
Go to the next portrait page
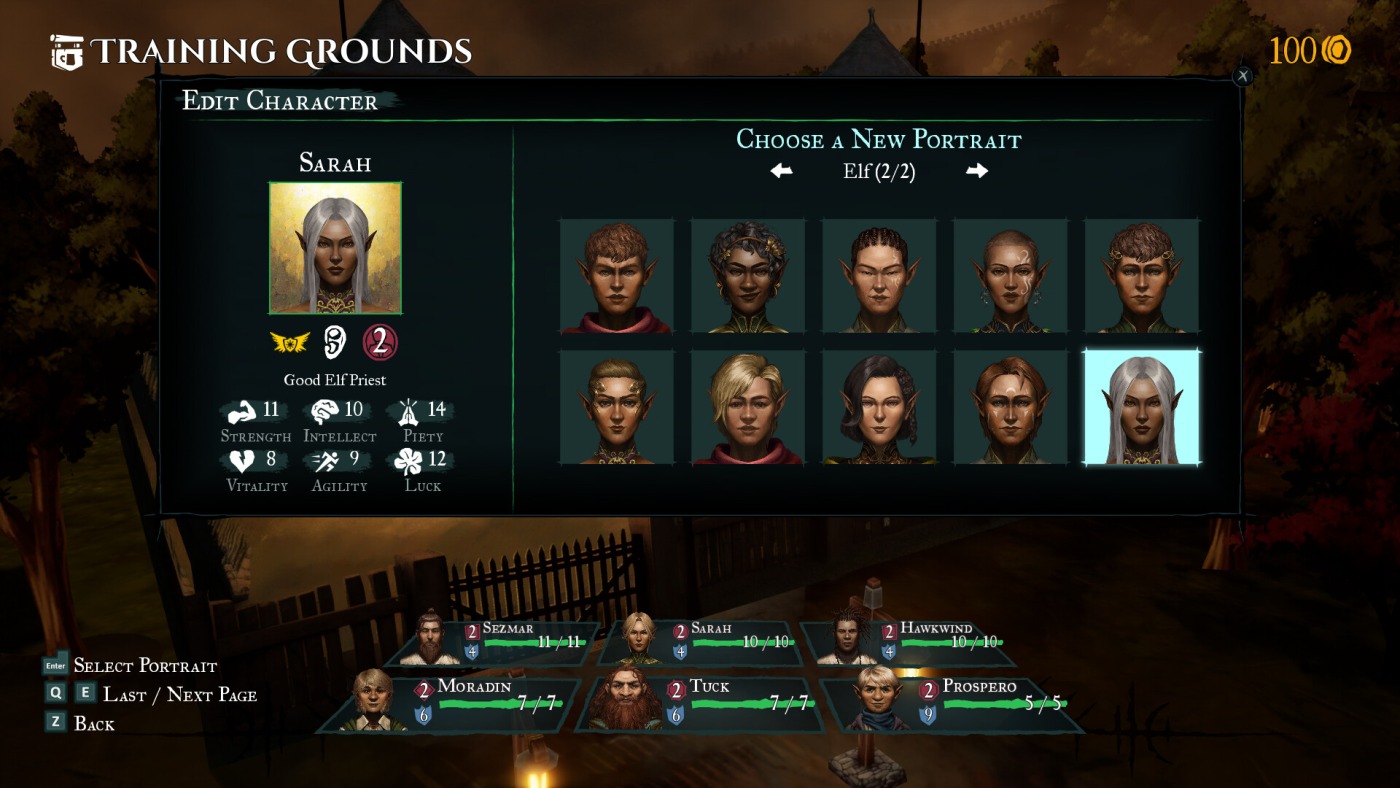click(x=977, y=171)
